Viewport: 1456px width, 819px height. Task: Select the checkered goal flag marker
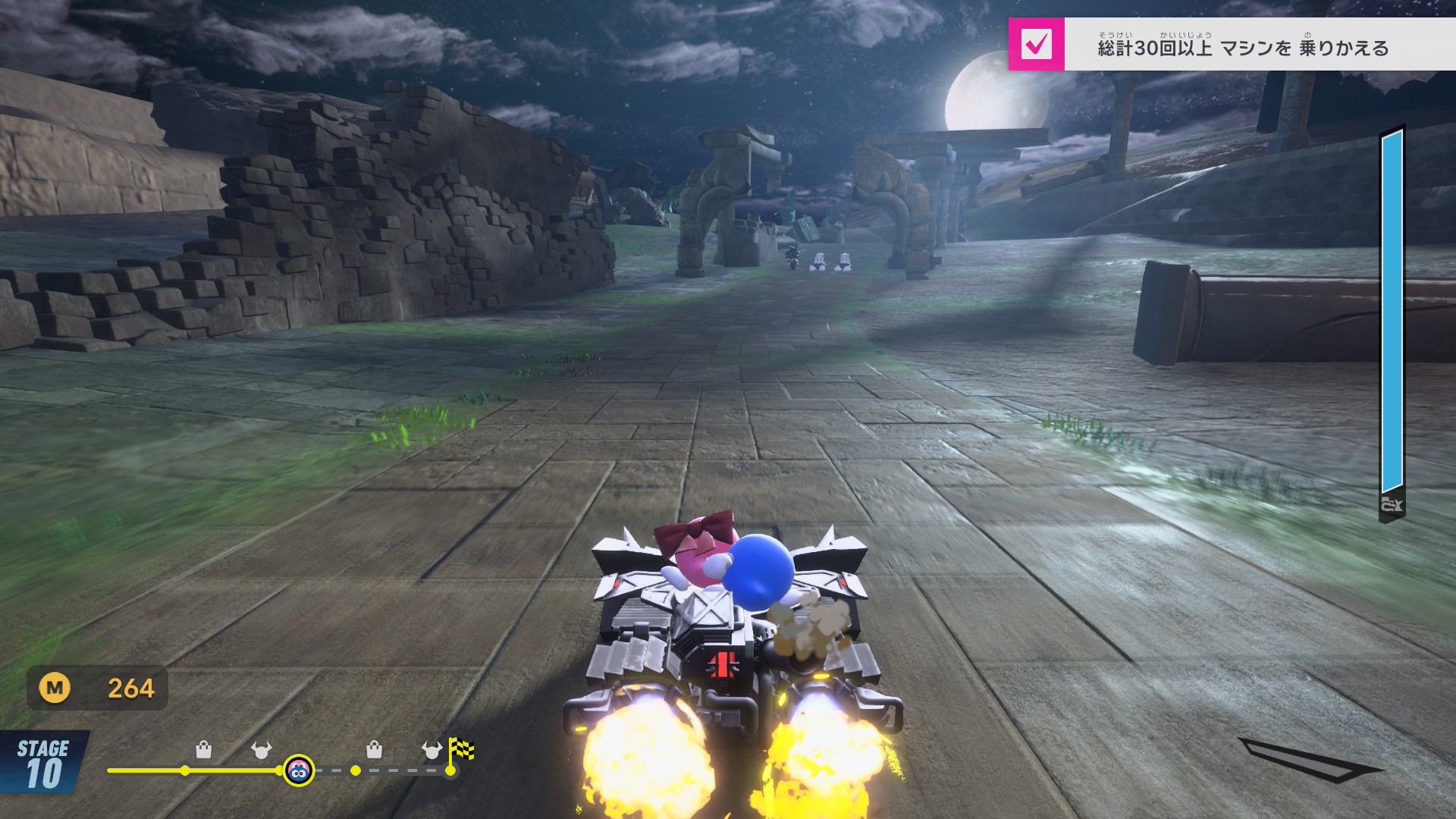[x=461, y=750]
